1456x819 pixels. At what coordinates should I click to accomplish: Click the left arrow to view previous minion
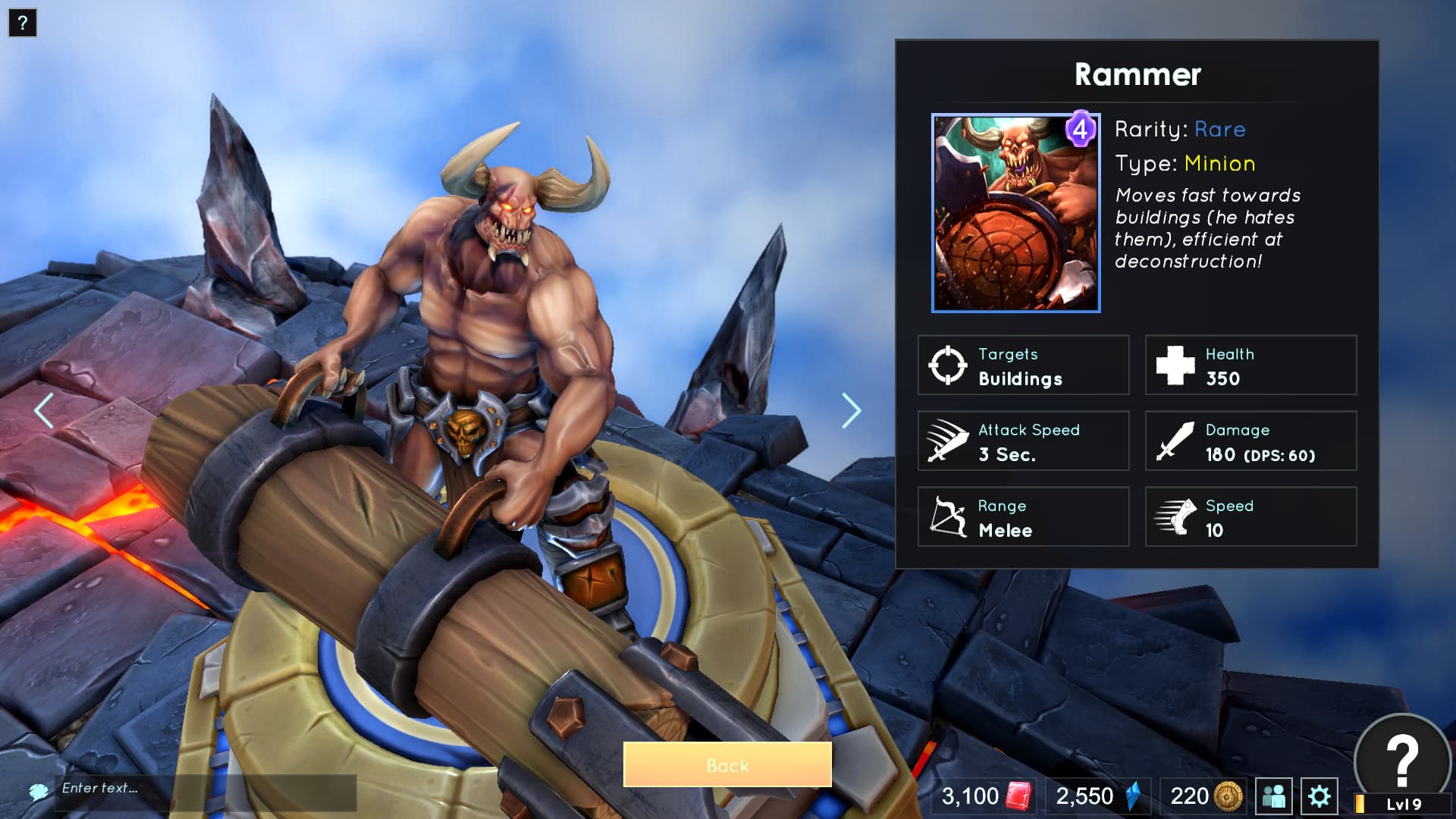click(43, 409)
